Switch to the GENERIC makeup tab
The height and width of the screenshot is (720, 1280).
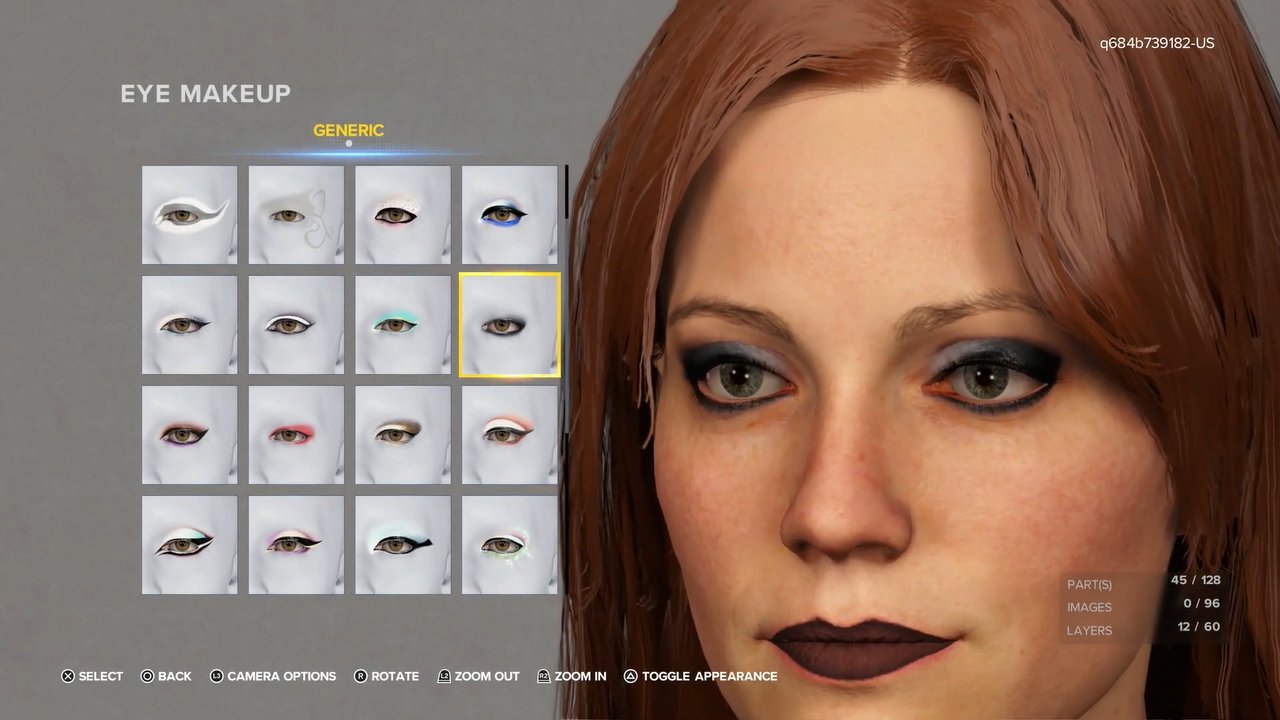(348, 130)
